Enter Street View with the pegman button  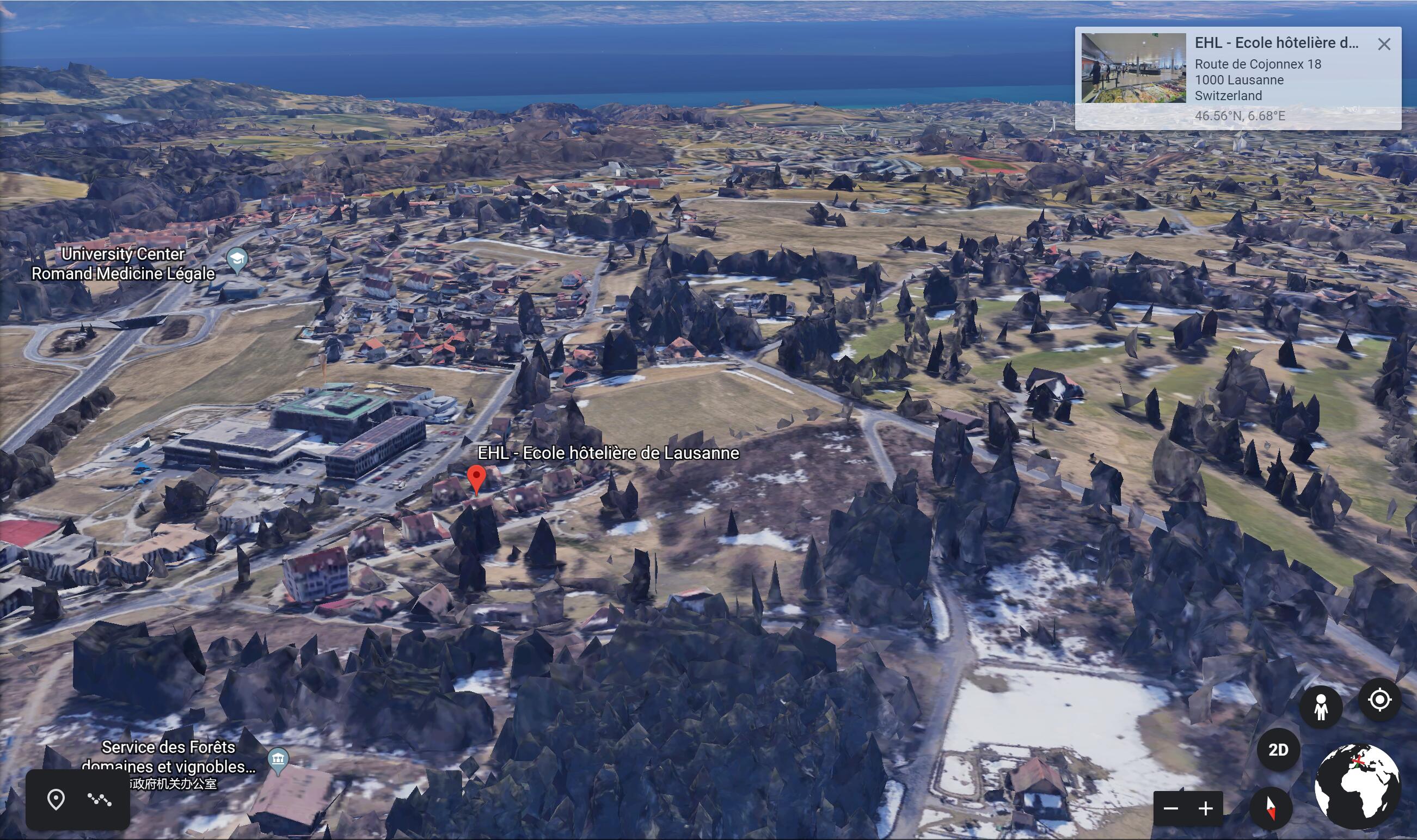(1321, 707)
